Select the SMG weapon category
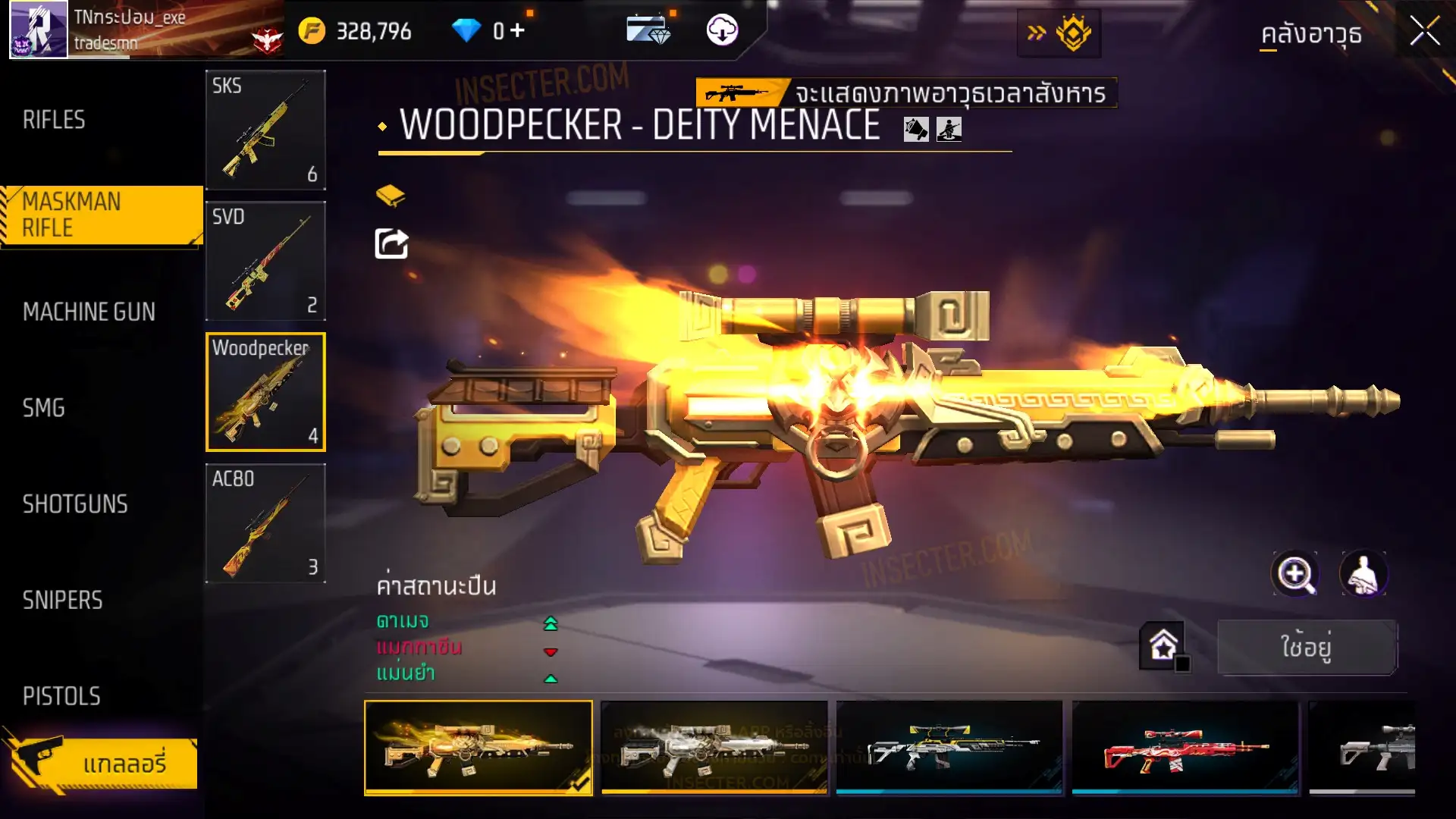The image size is (1456, 819). [x=44, y=408]
